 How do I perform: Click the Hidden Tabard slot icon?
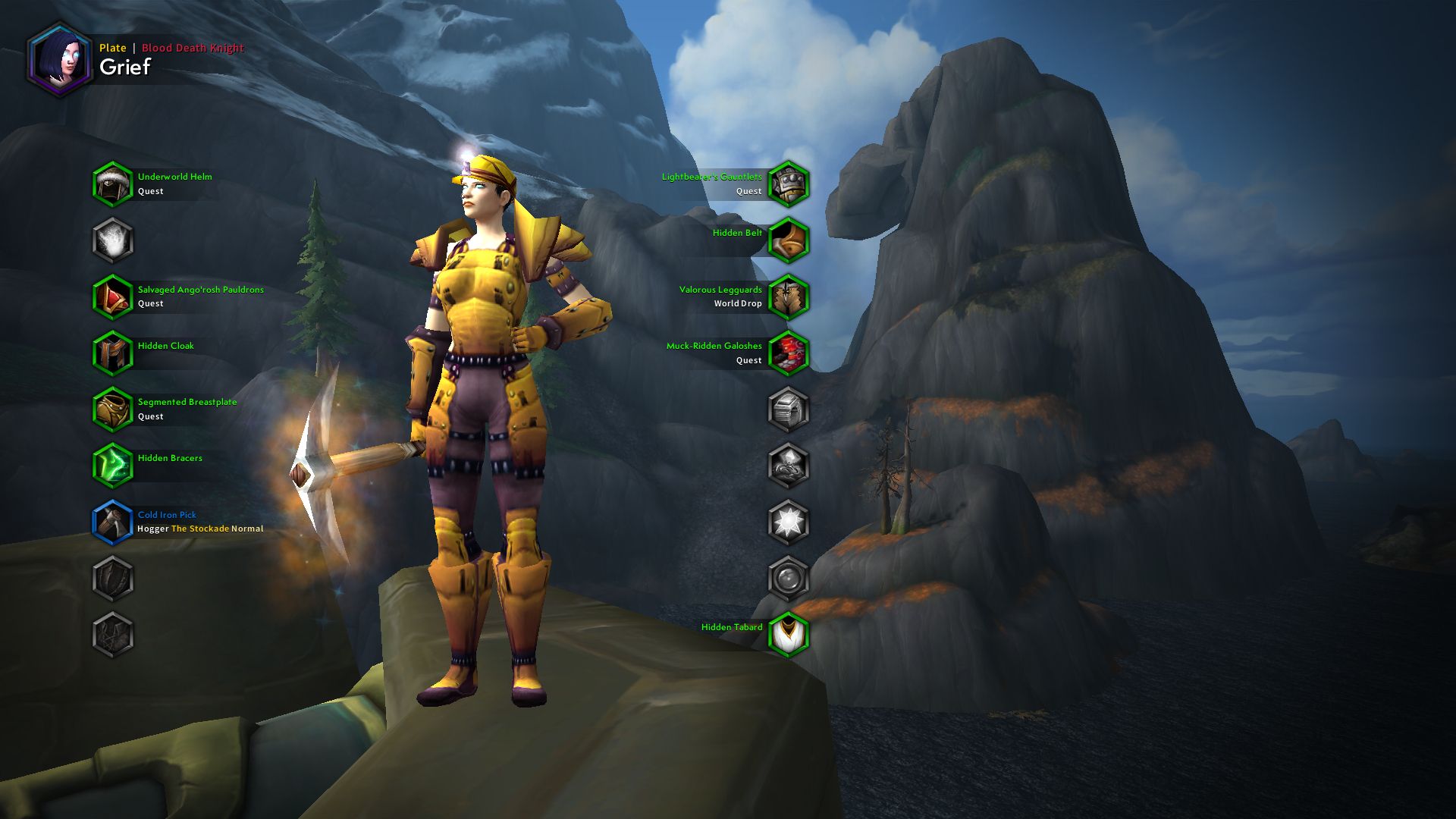point(789,635)
